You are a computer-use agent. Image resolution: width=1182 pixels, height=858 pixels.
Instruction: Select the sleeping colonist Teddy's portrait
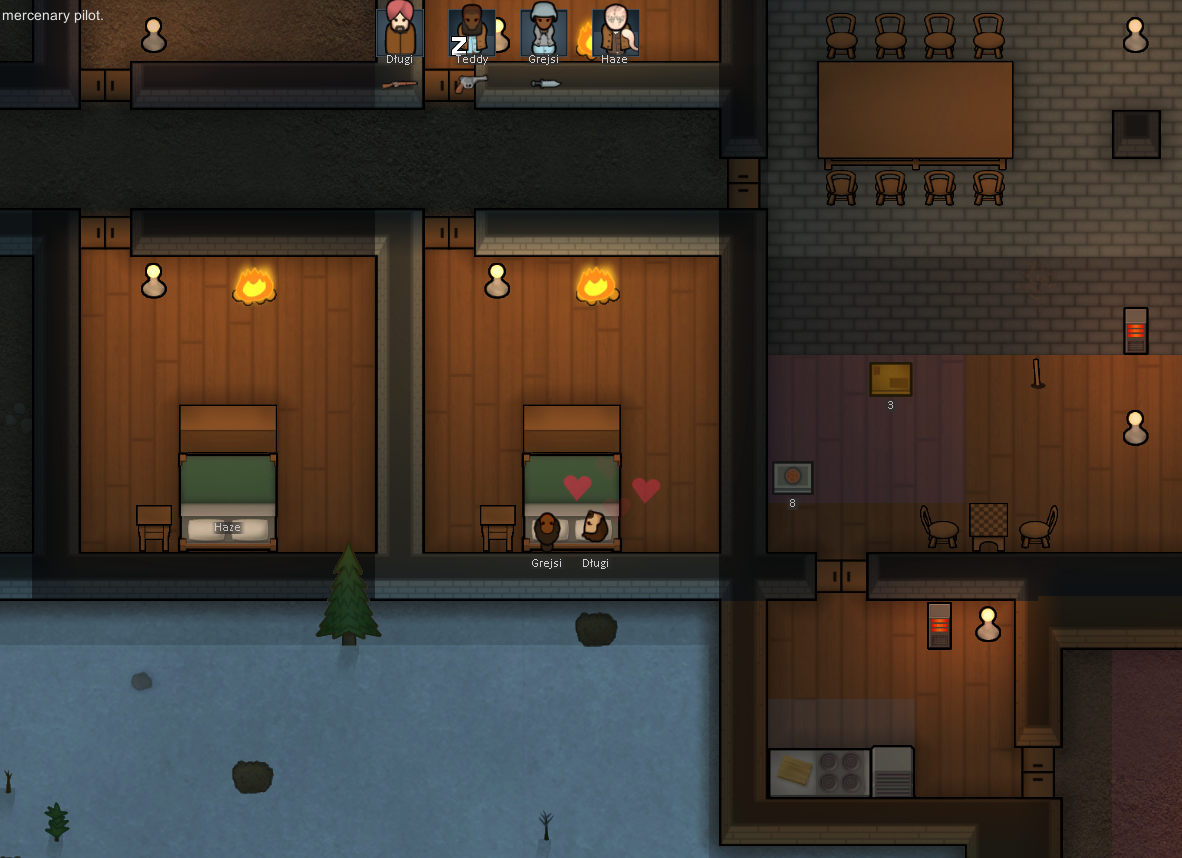(x=472, y=30)
